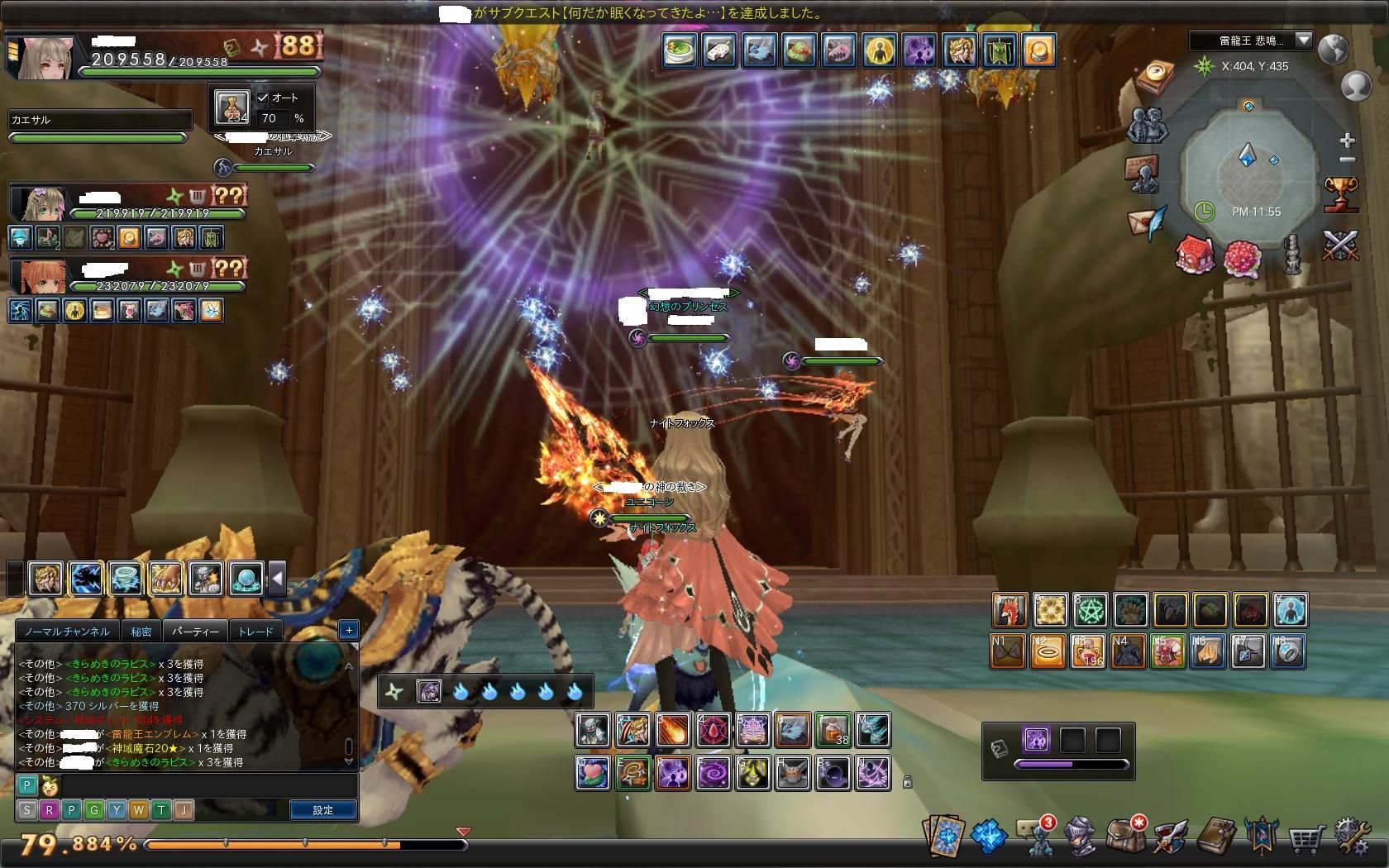
Task: Zoom in the minimap with plus button
Action: 1347,140
